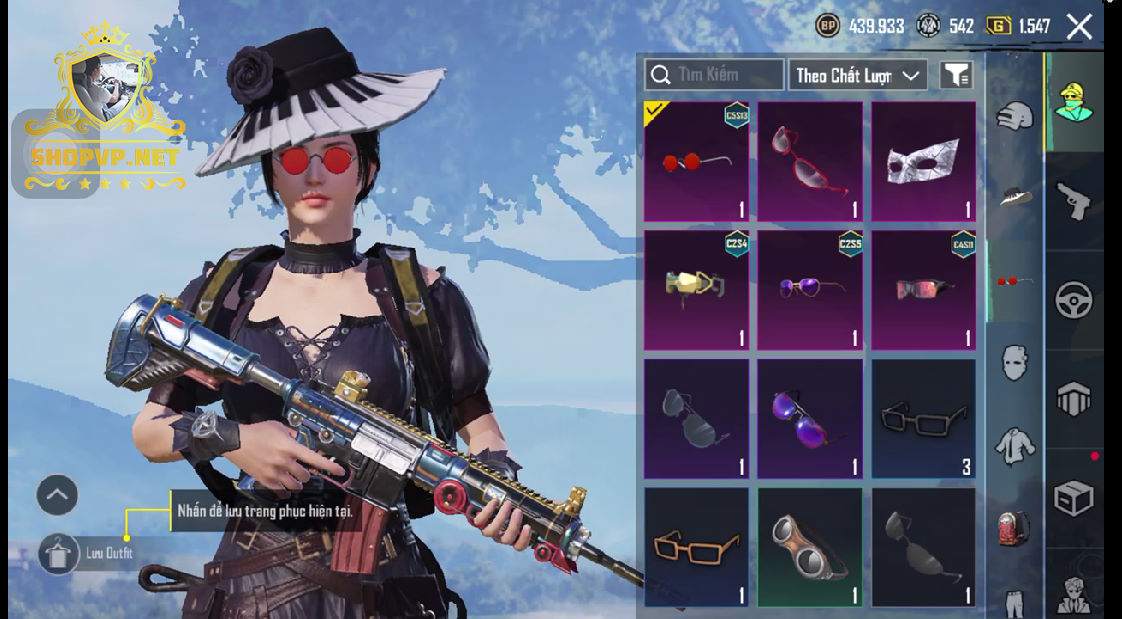Choose the white masquerade mask item
Screen dimensions: 1122x619
point(923,161)
